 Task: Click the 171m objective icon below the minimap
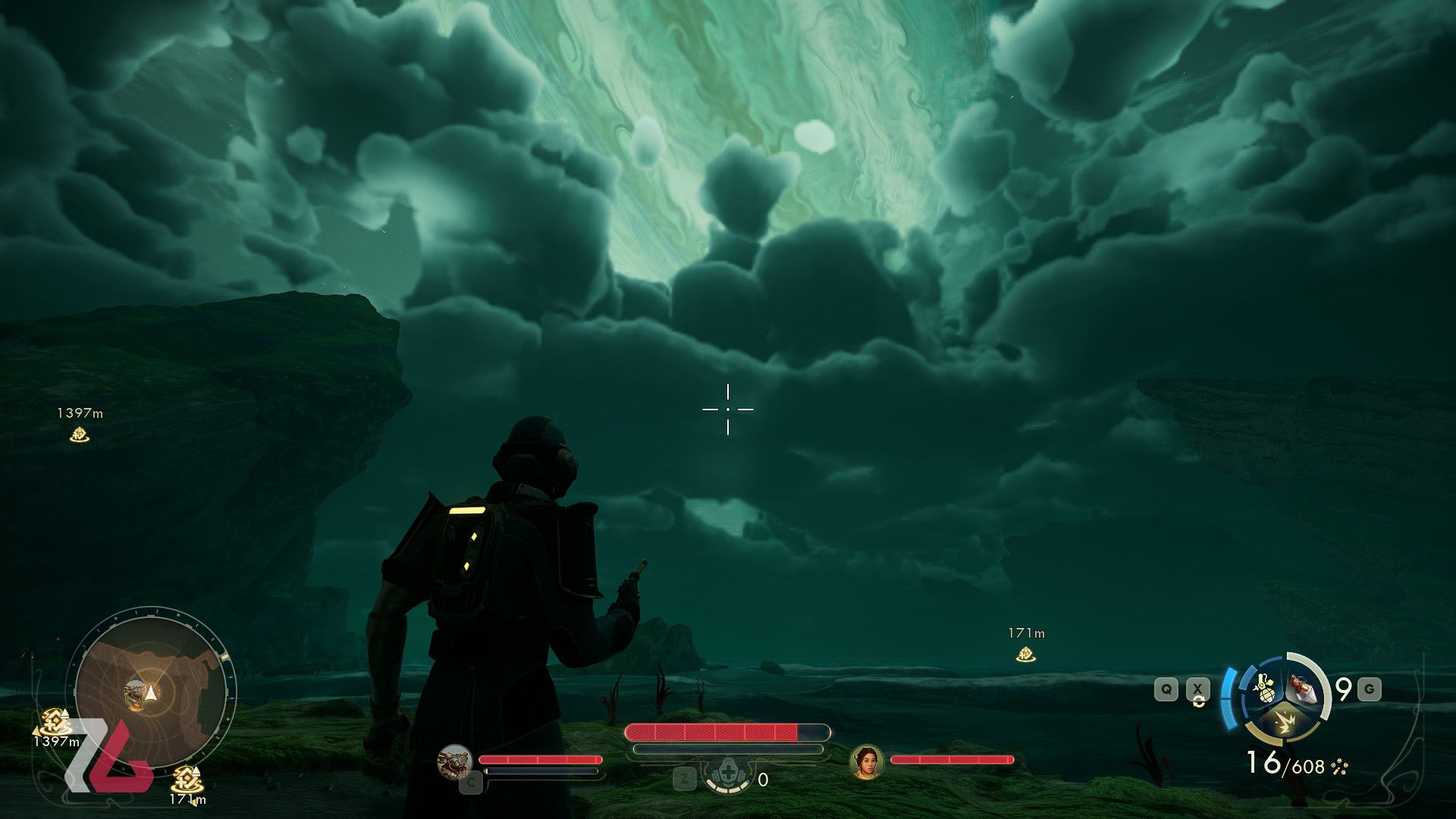coord(185,779)
